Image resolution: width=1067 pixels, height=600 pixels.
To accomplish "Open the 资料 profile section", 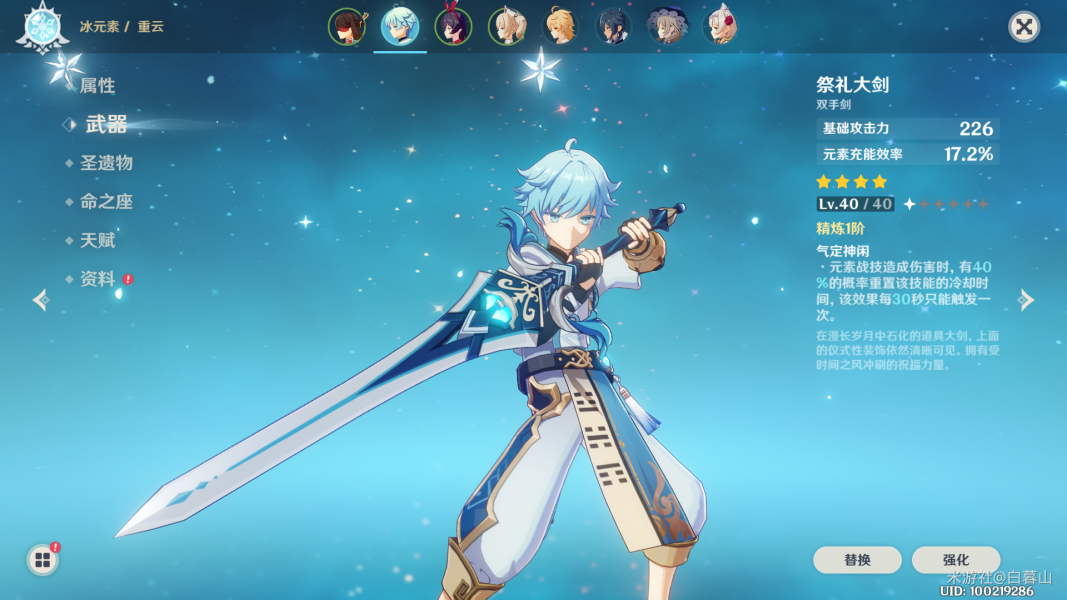I will pos(98,279).
